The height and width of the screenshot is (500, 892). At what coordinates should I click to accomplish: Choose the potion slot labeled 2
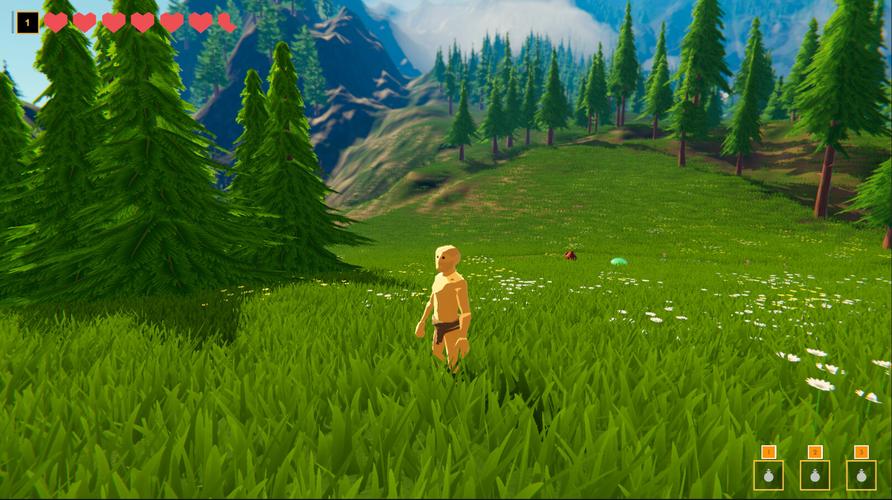point(815,475)
